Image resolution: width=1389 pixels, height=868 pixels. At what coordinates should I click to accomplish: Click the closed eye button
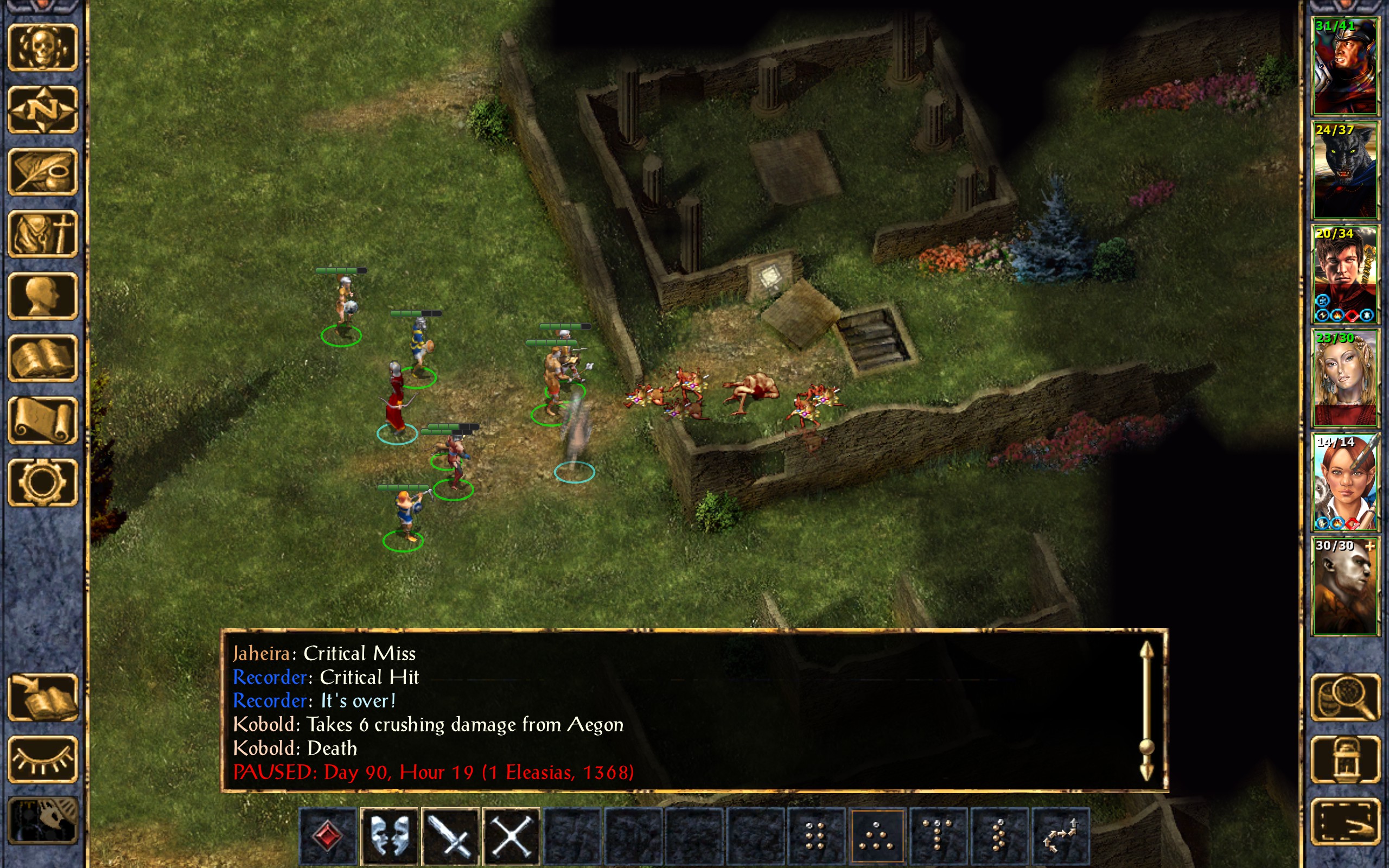[x=42, y=759]
